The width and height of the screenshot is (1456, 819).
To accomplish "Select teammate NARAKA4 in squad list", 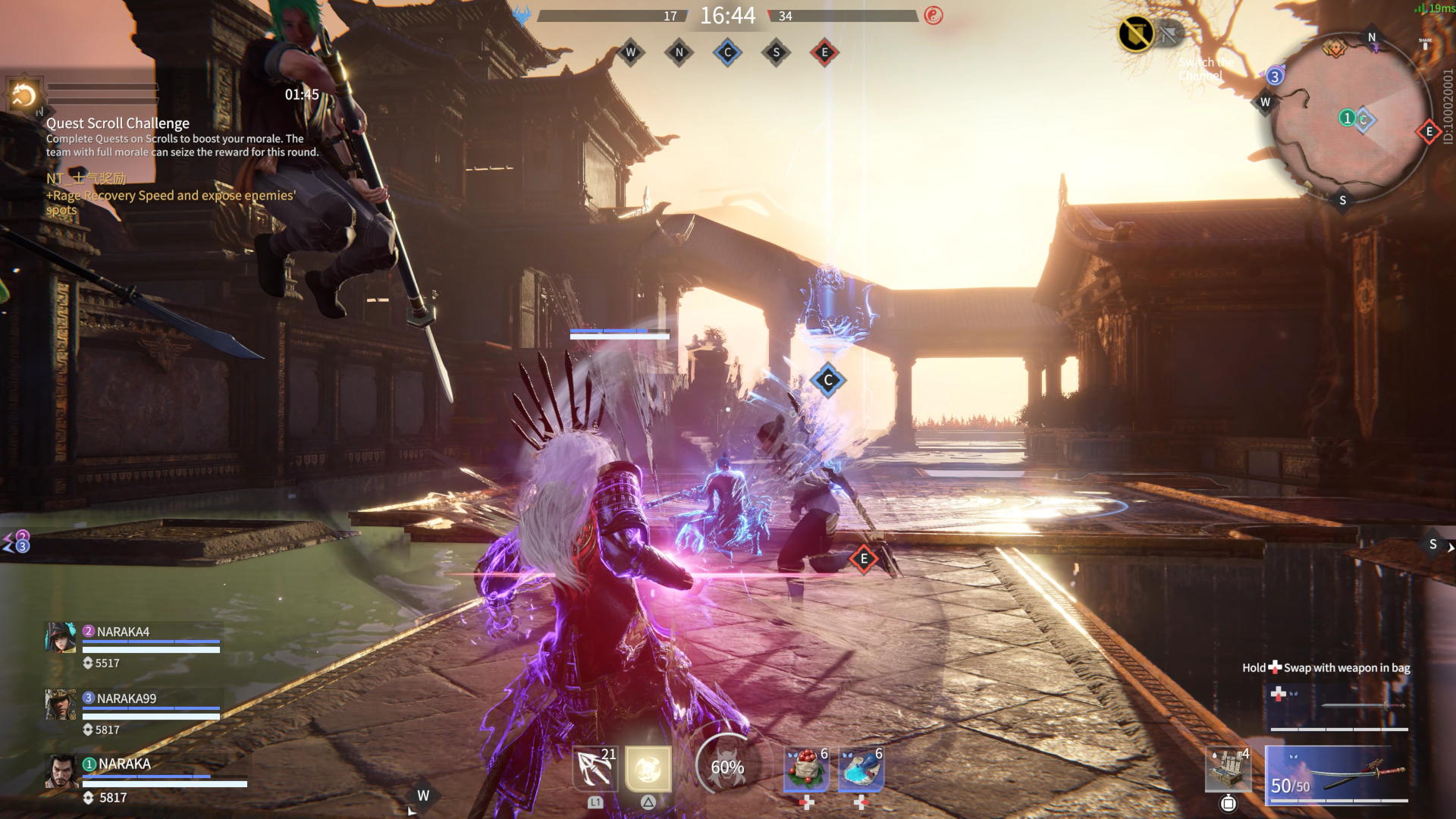I will (123, 632).
